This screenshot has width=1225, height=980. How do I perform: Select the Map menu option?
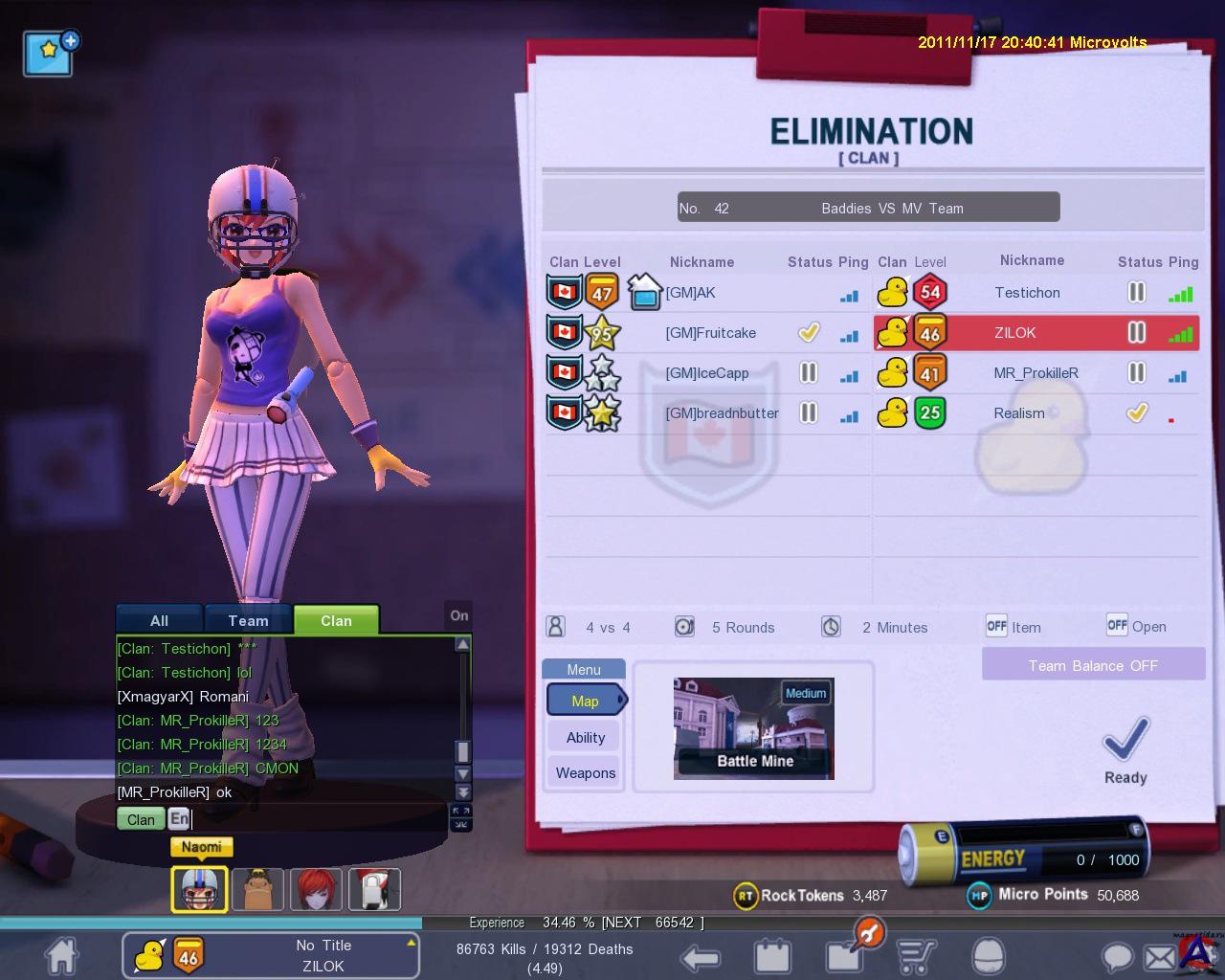tap(585, 701)
